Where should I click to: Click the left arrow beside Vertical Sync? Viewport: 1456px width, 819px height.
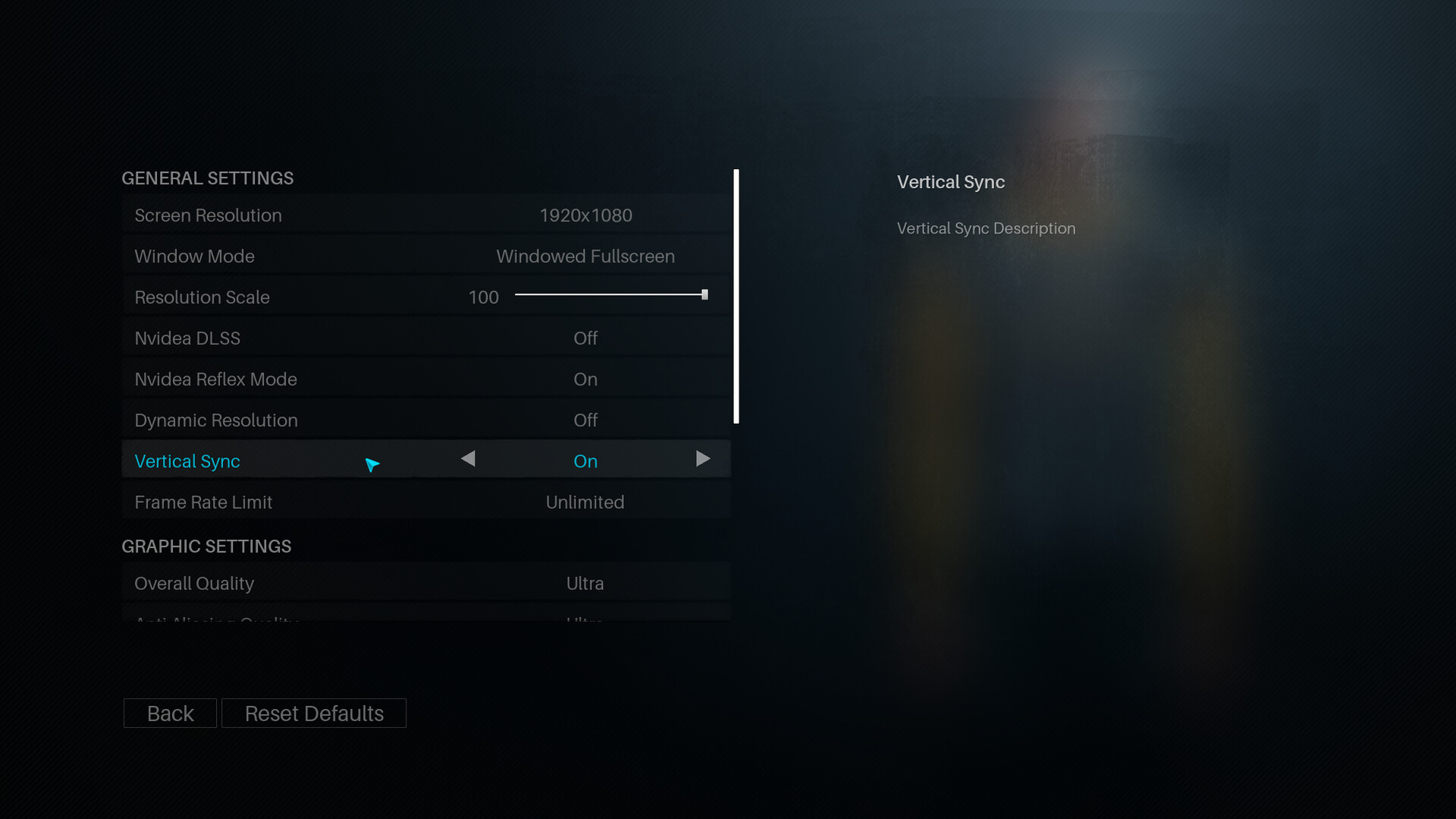(468, 459)
